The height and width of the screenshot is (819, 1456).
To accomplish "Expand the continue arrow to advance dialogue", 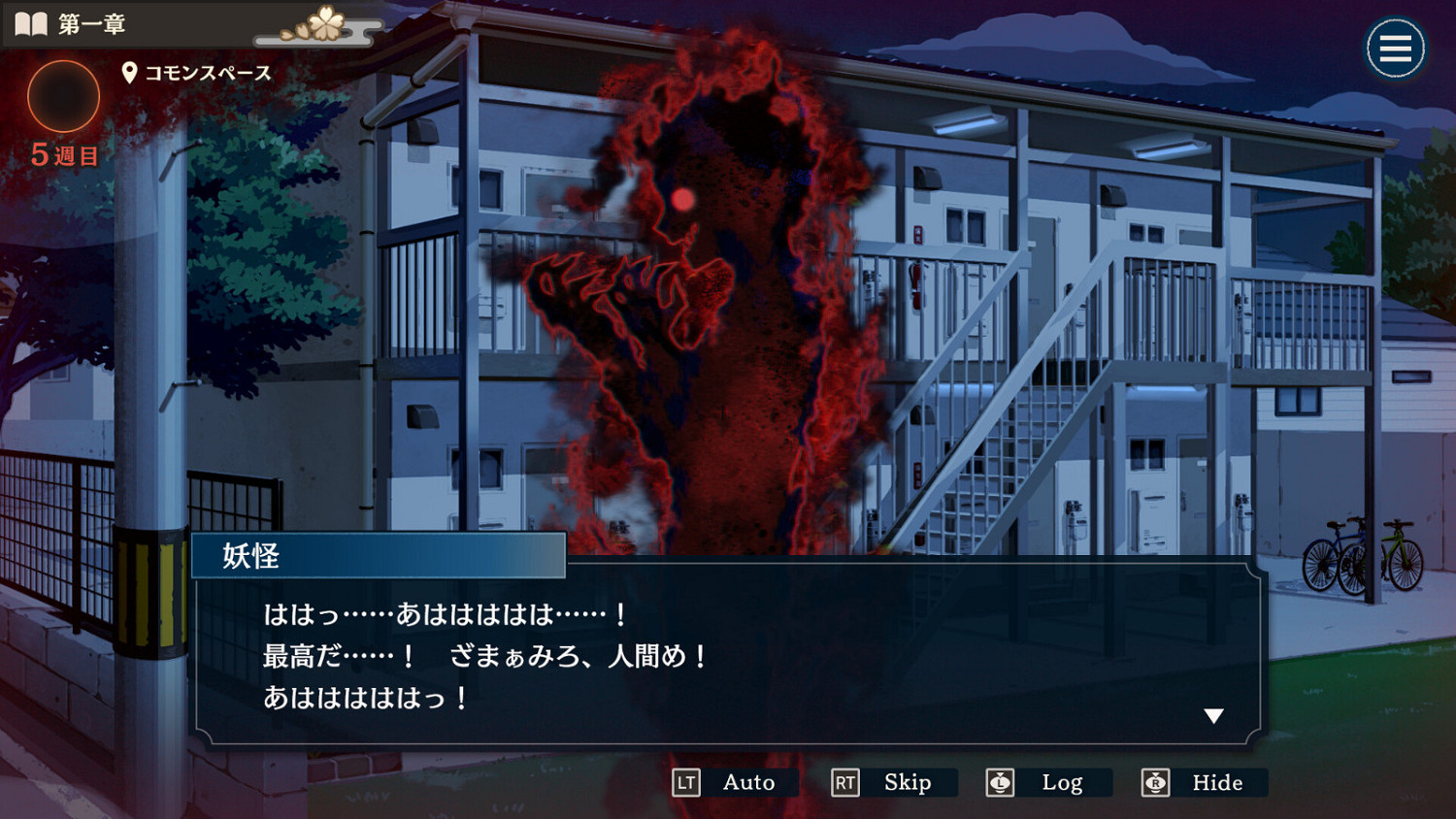I will 1213,715.
